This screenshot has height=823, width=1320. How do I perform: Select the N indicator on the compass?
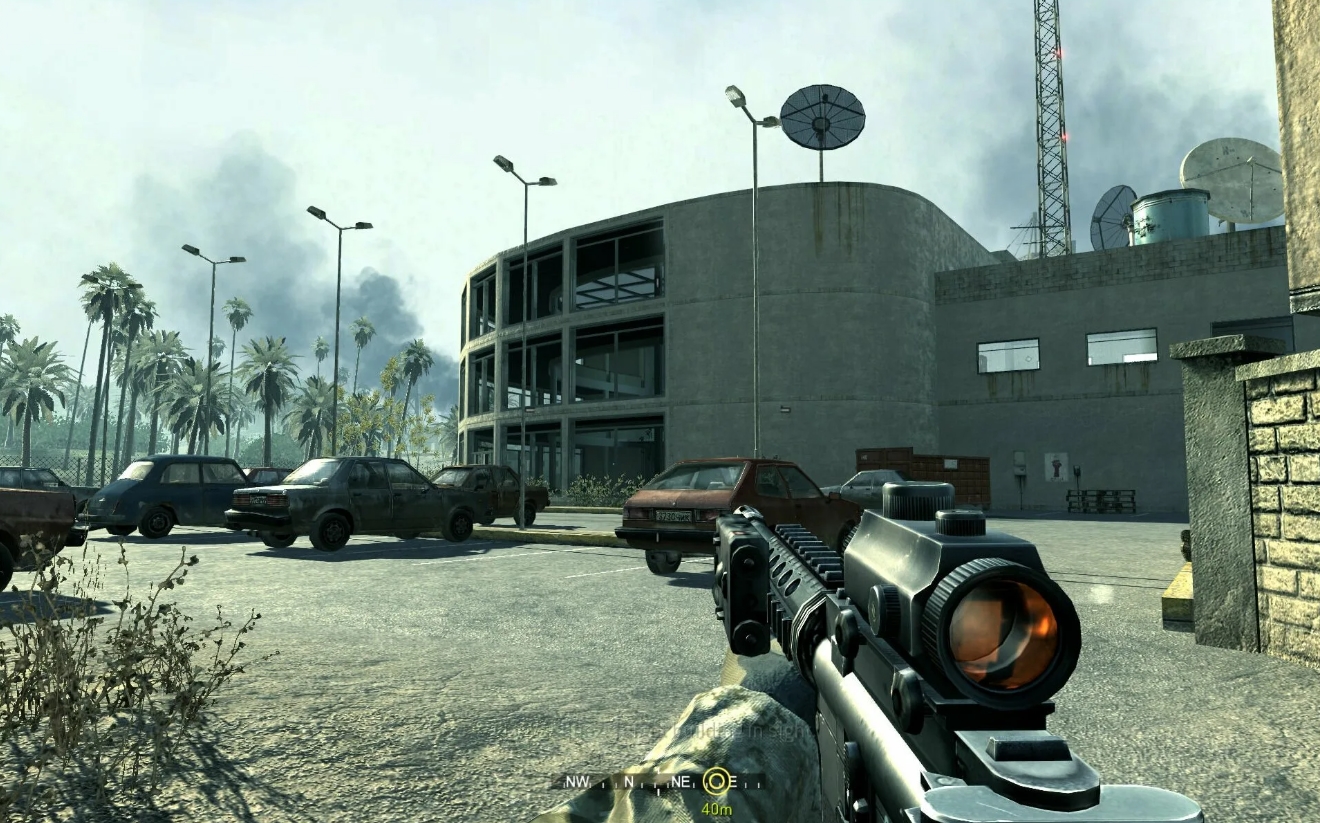[x=630, y=781]
